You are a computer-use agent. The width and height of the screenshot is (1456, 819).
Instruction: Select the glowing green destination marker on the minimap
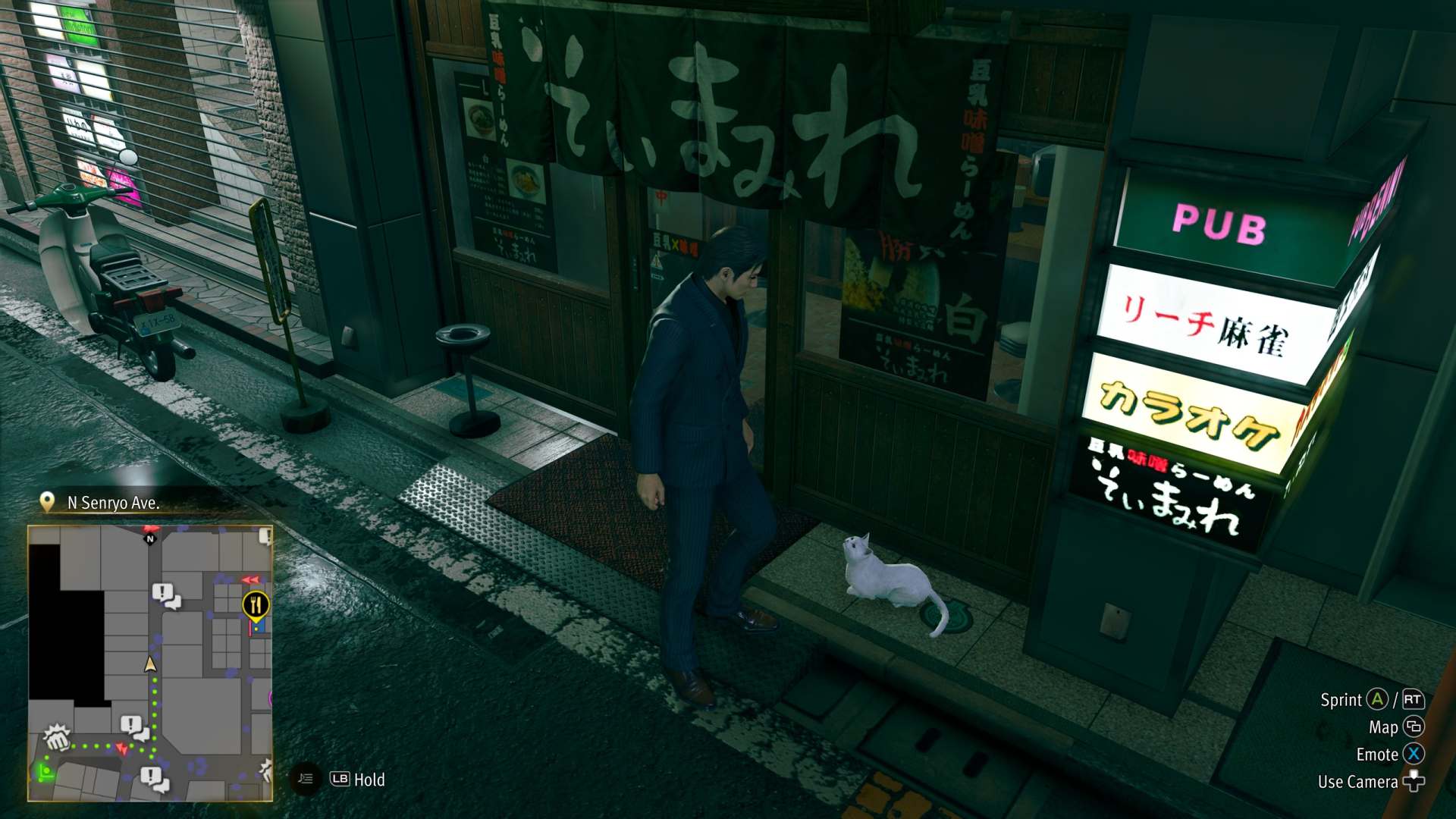pyautogui.click(x=45, y=773)
